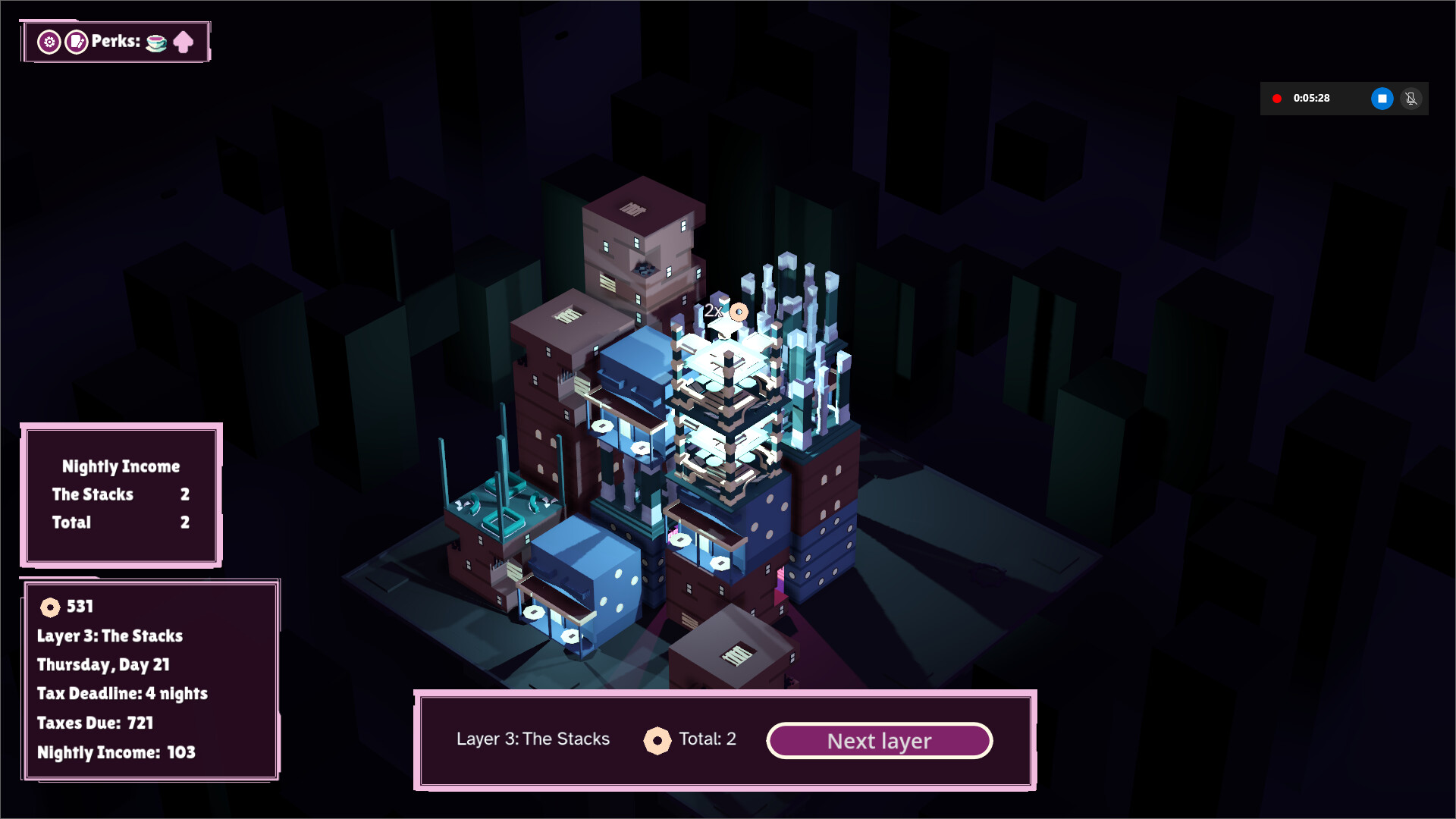Click the coin icon beside the 531 balance
Viewport: 1456px width, 819px height.
[x=50, y=606]
